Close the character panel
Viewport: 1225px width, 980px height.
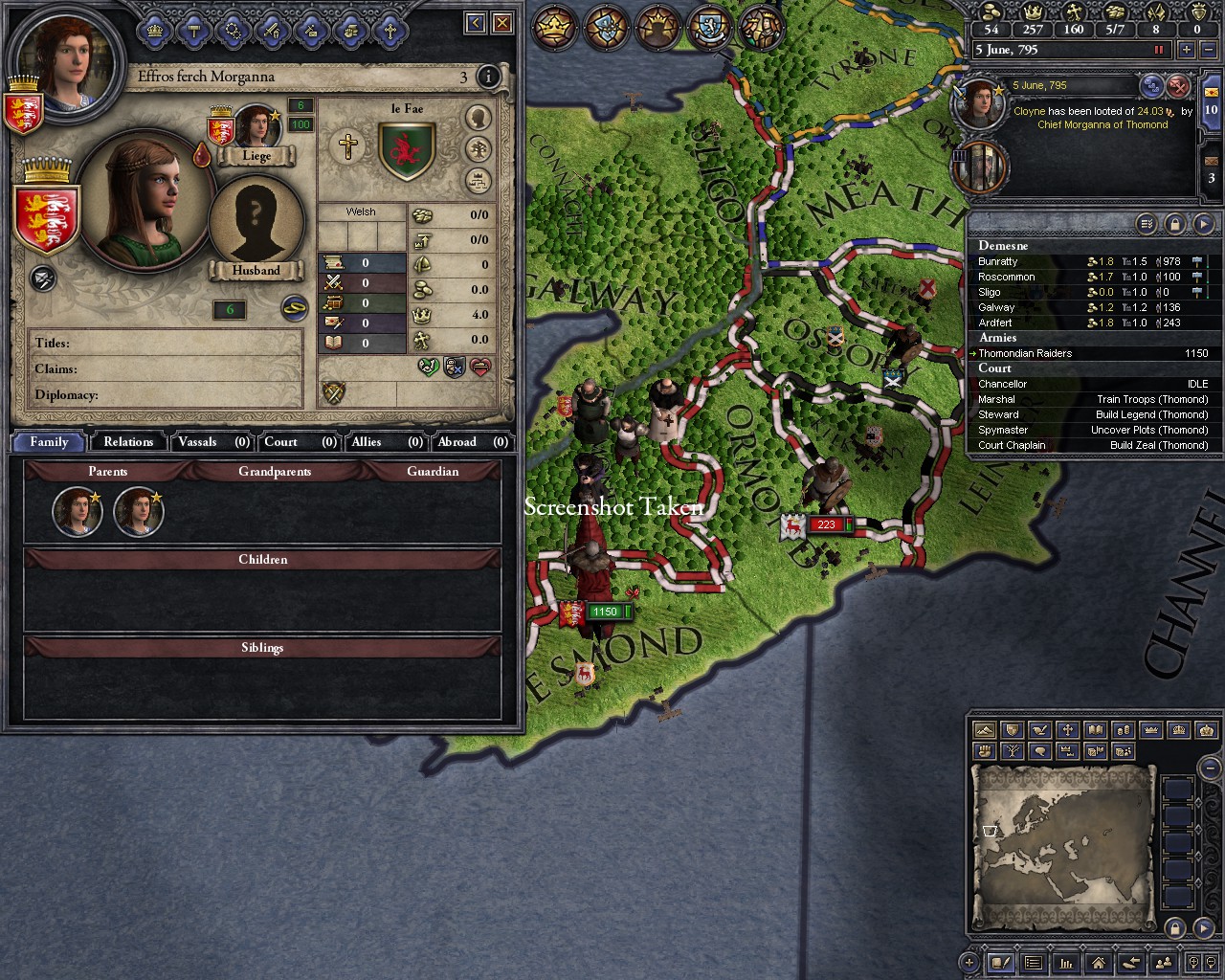tap(502, 22)
